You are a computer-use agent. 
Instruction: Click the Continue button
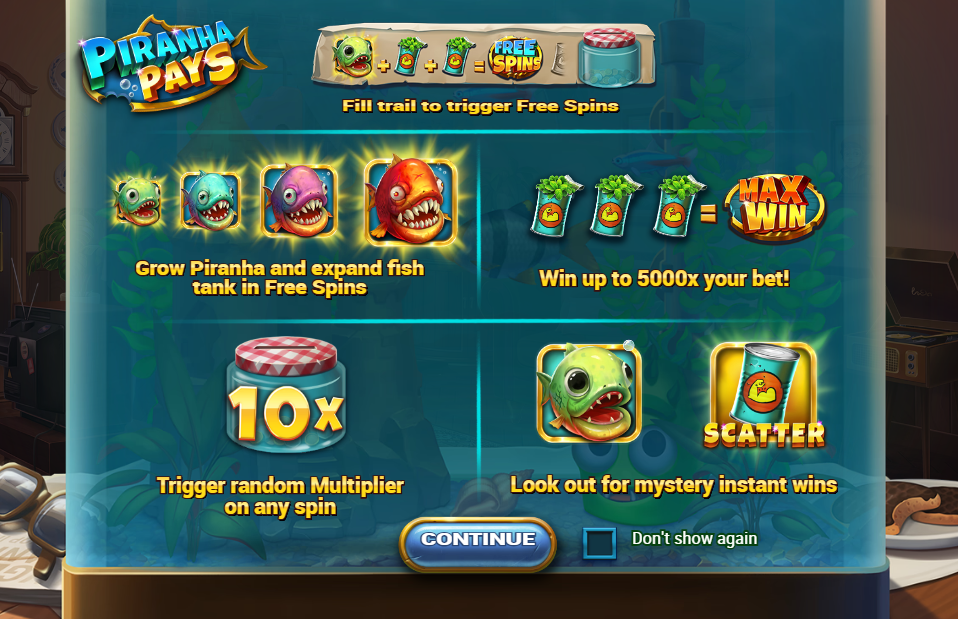click(478, 541)
